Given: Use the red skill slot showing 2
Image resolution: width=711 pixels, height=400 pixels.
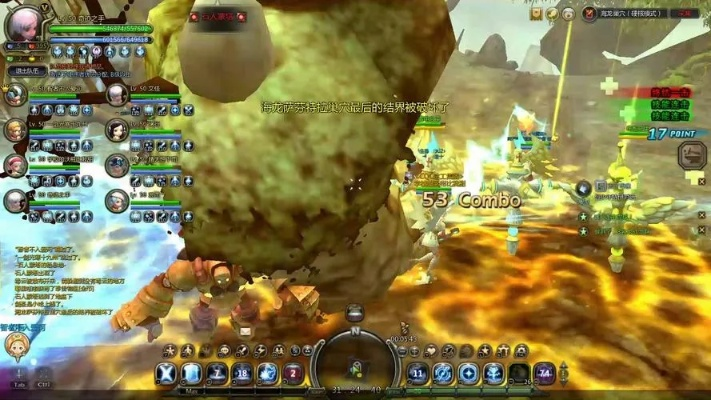Looking at the screenshot, I should [293, 374].
